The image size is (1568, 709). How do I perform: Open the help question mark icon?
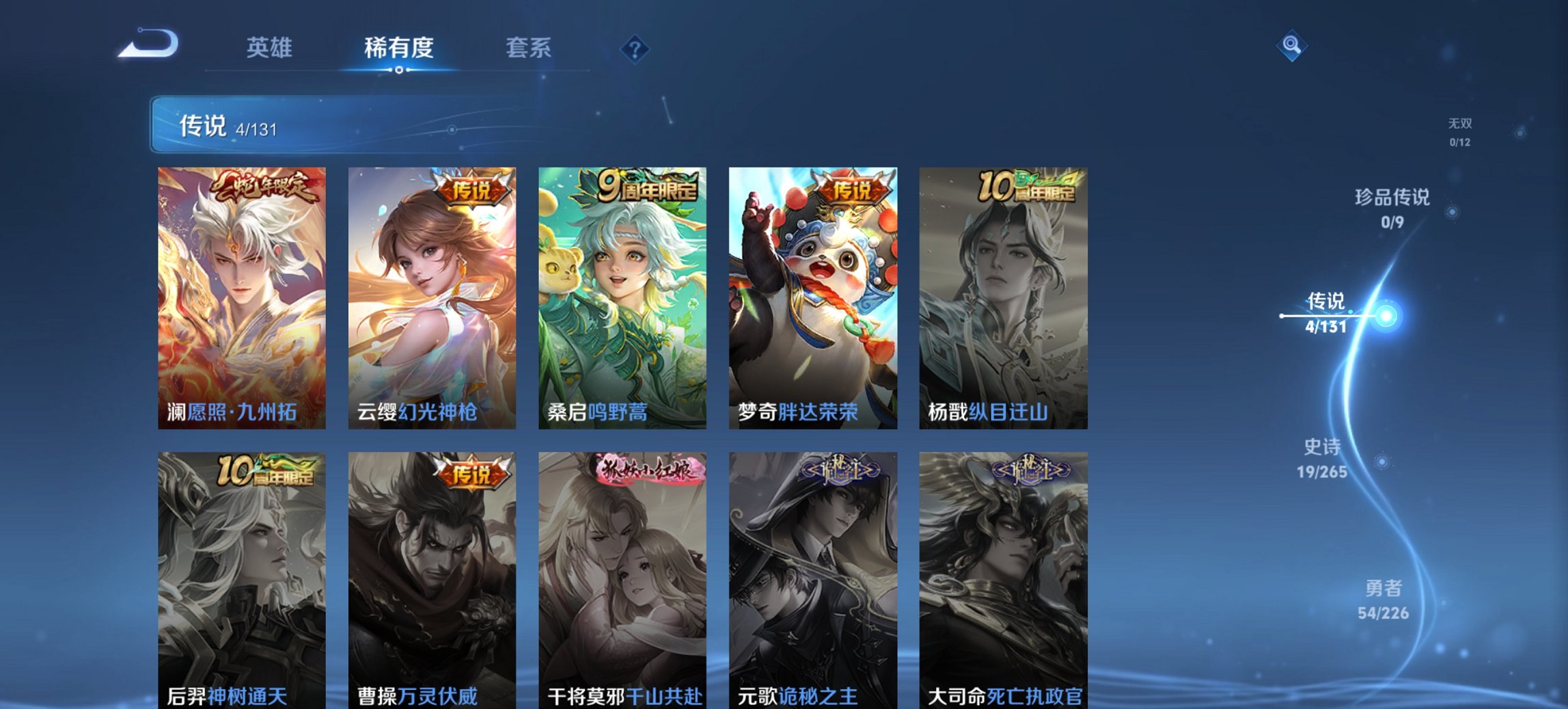[x=633, y=48]
